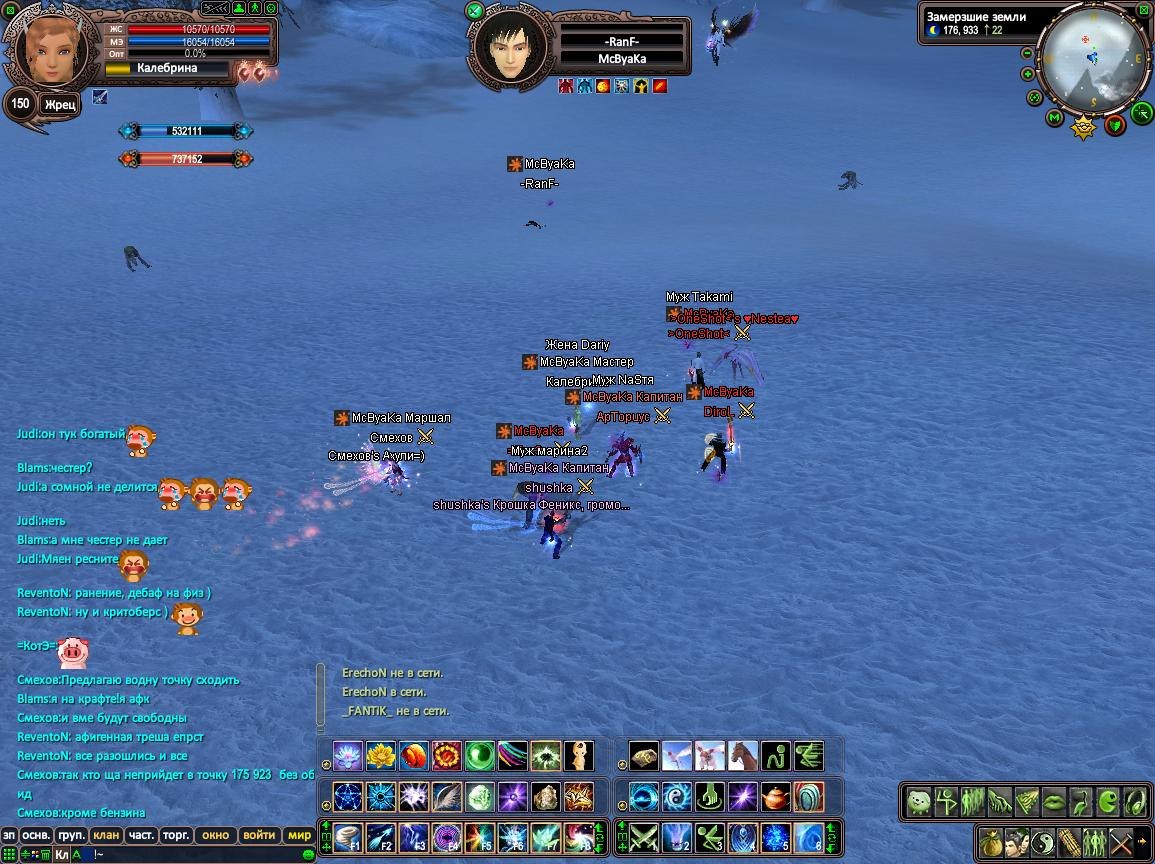Activate the tornado skill on F1
Image resolution: width=1155 pixels, height=864 pixels.
click(x=347, y=836)
